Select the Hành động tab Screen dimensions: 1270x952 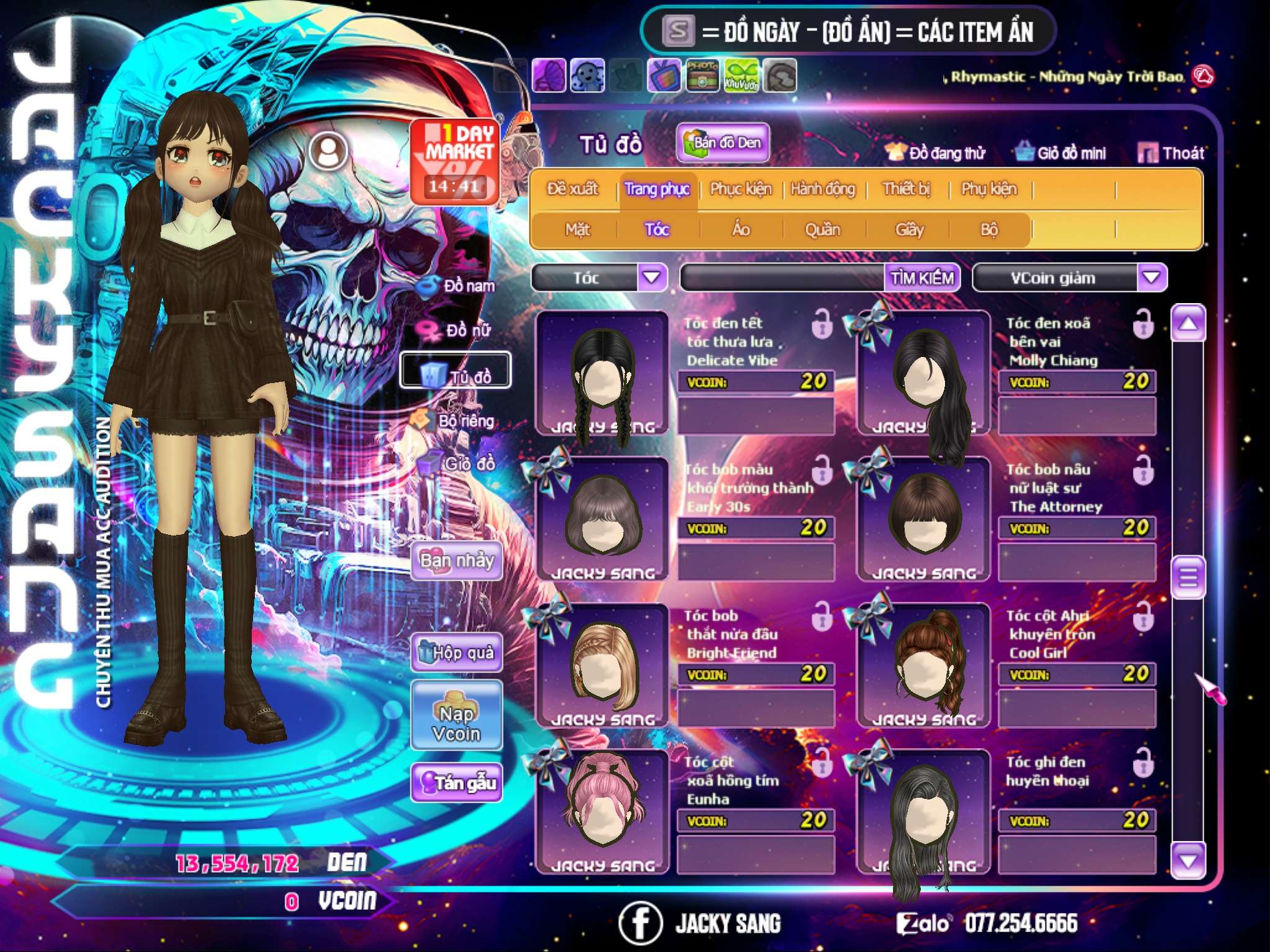pyautogui.click(x=823, y=189)
